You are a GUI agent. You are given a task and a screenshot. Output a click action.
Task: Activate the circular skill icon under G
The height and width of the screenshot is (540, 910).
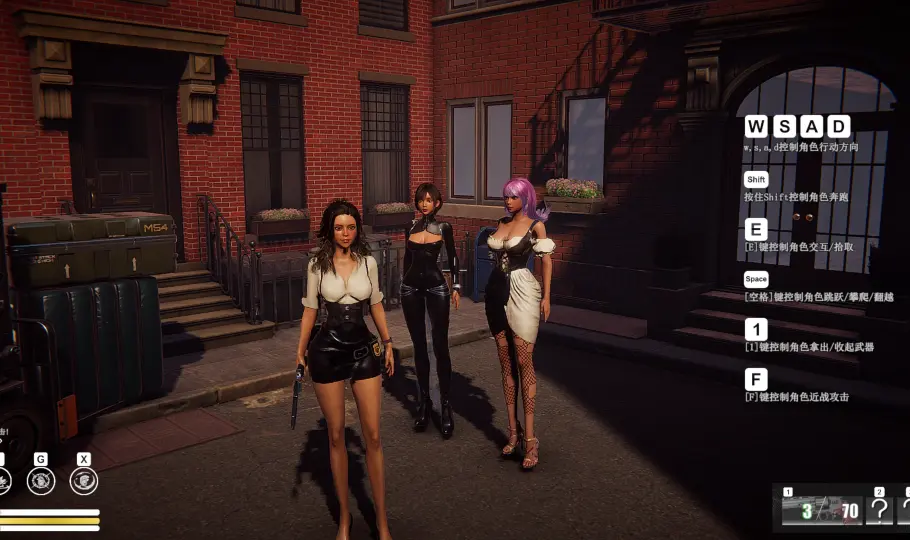click(41, 481)
